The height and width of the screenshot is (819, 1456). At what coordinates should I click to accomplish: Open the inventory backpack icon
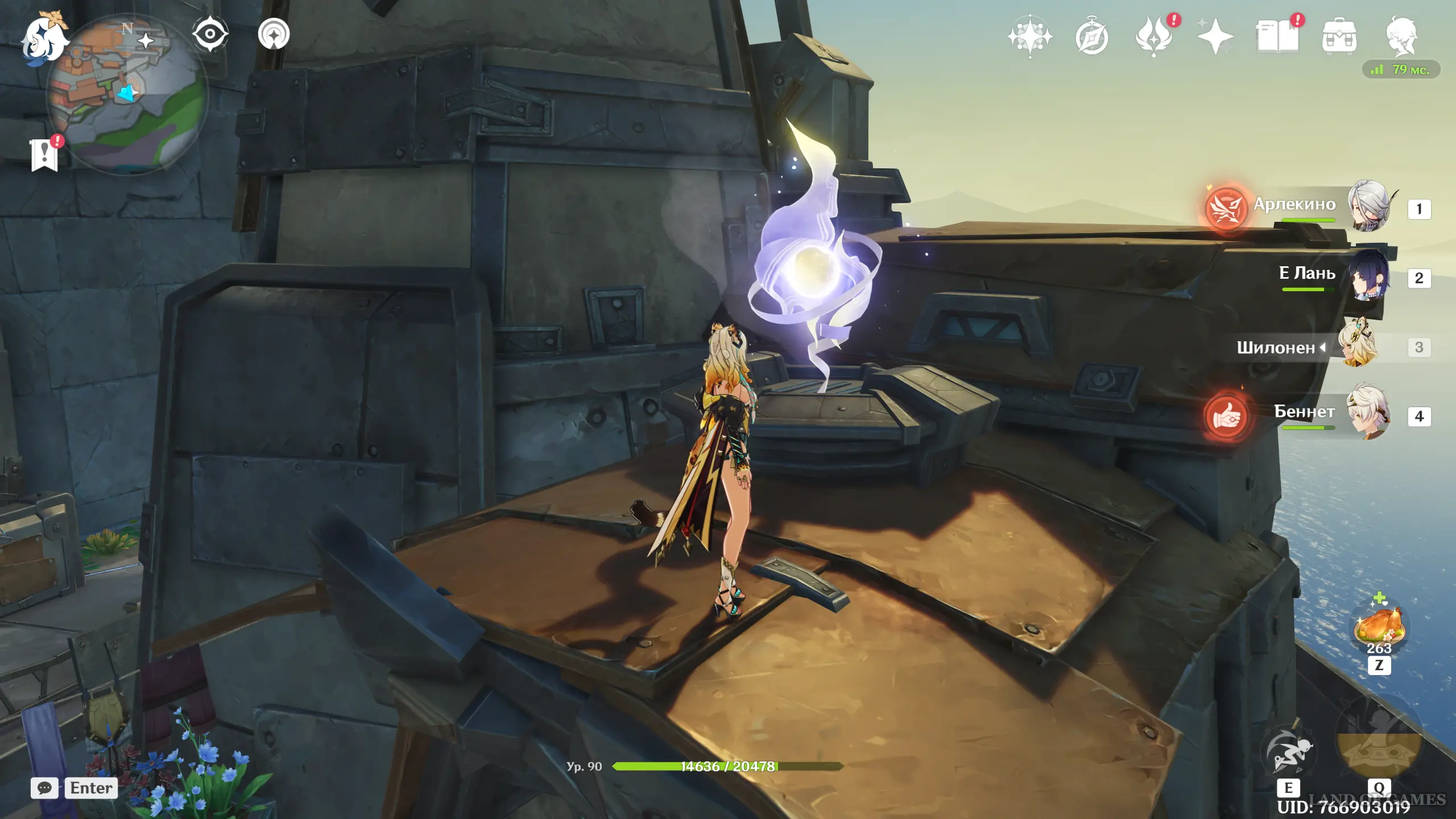pos(1339,38)
